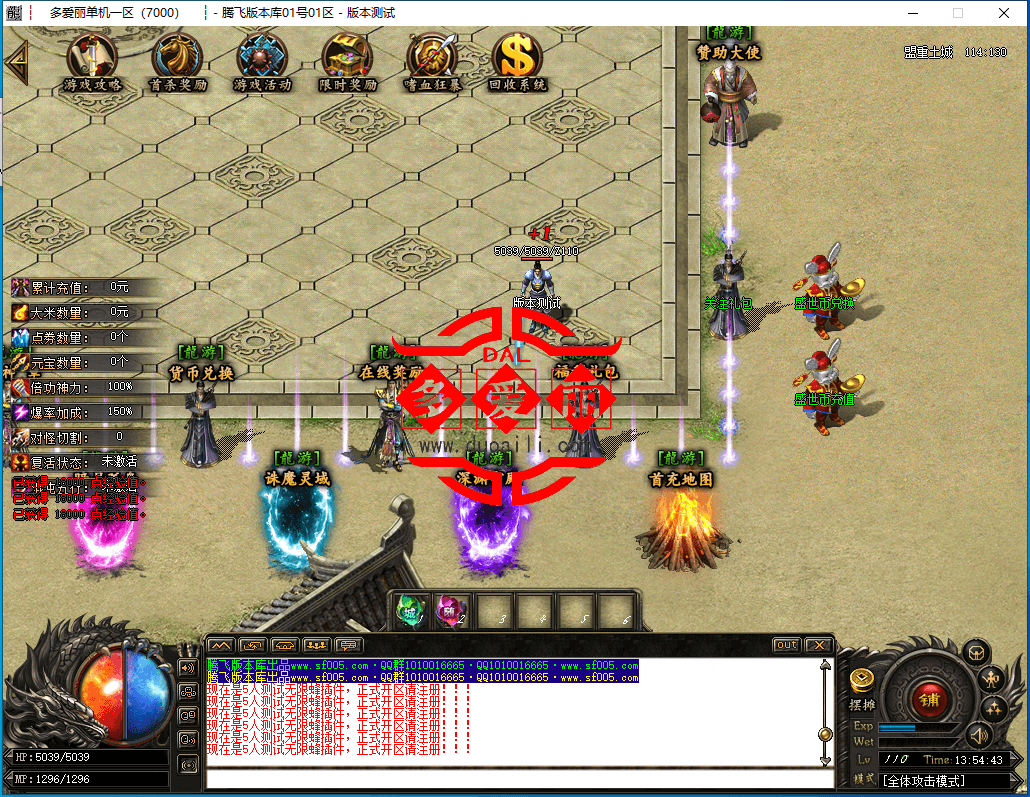Open the 累计充值 recharge total stat row
1030x797 pixels.
[80, 288]
